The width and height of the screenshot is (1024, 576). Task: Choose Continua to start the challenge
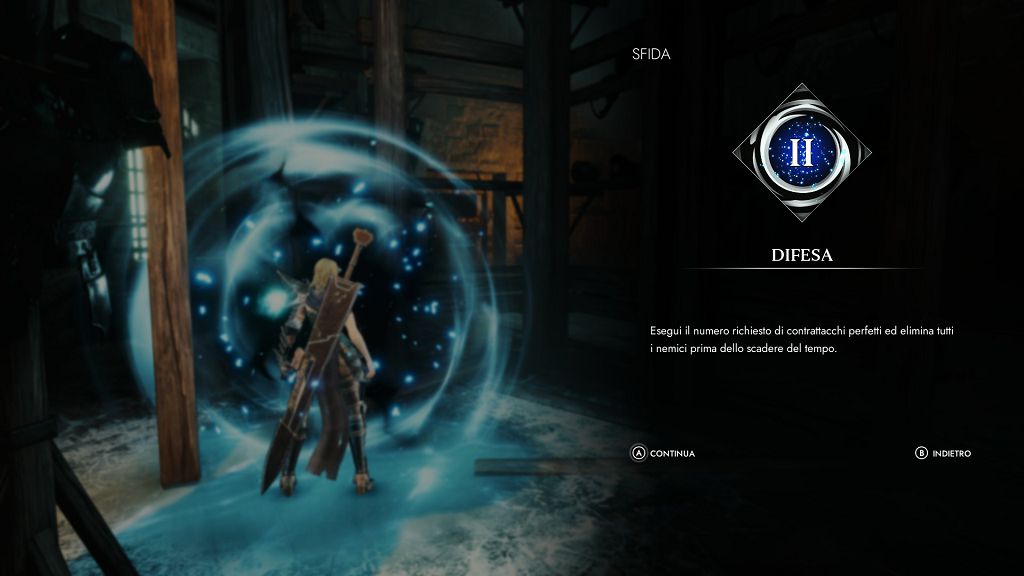coord(663,453)
